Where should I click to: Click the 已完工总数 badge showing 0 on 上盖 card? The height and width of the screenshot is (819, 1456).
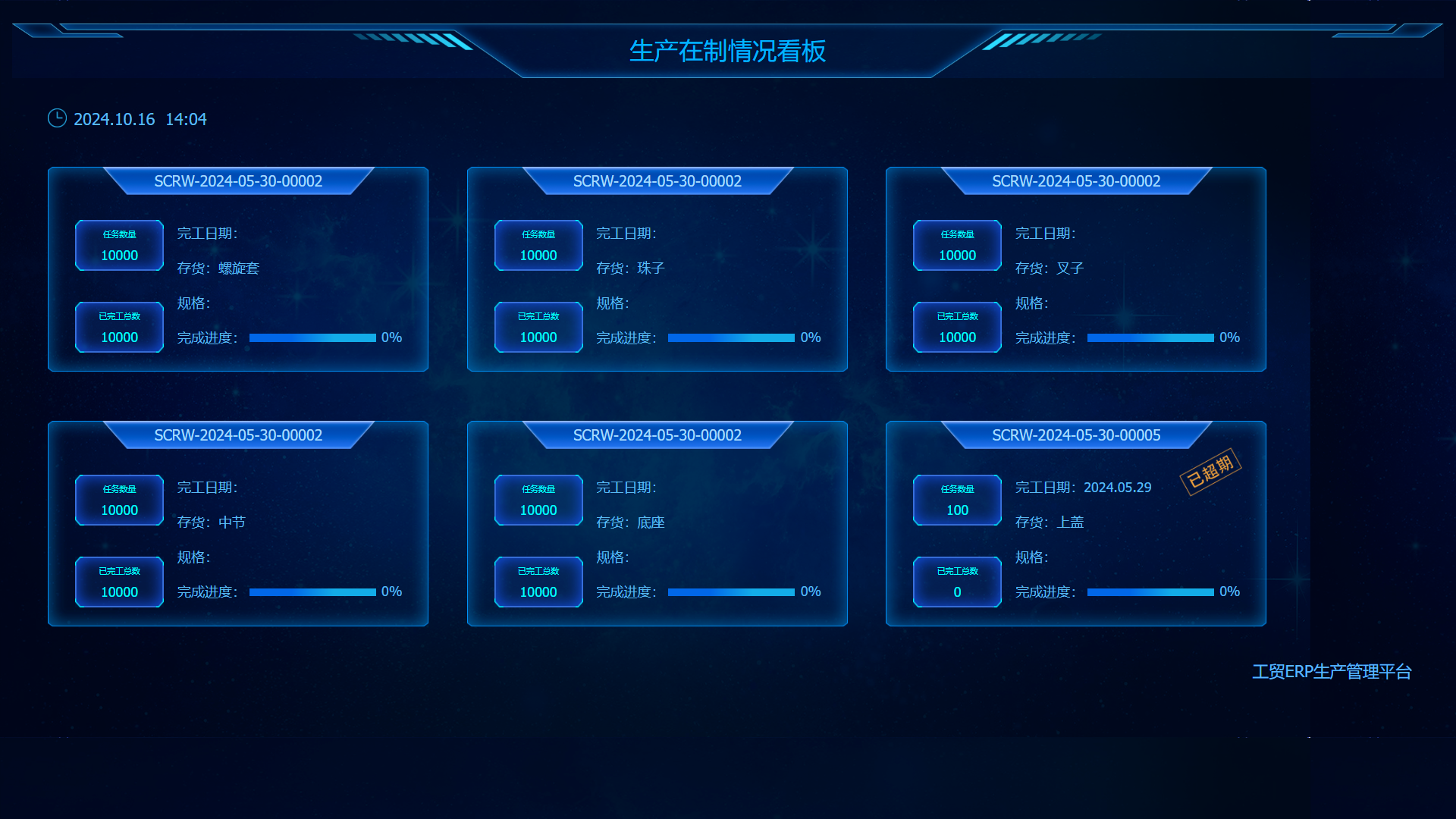click(x=956, y=582)
